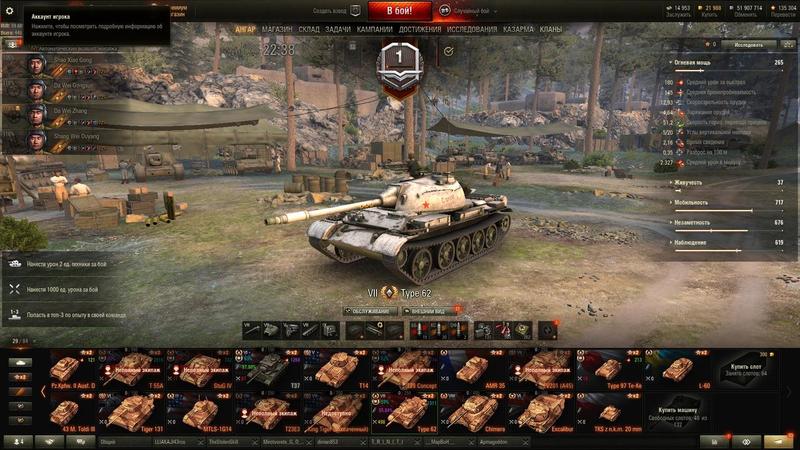Open the СКЛАД tab
This screenshot has width=800, height=450.
(309, 30)
